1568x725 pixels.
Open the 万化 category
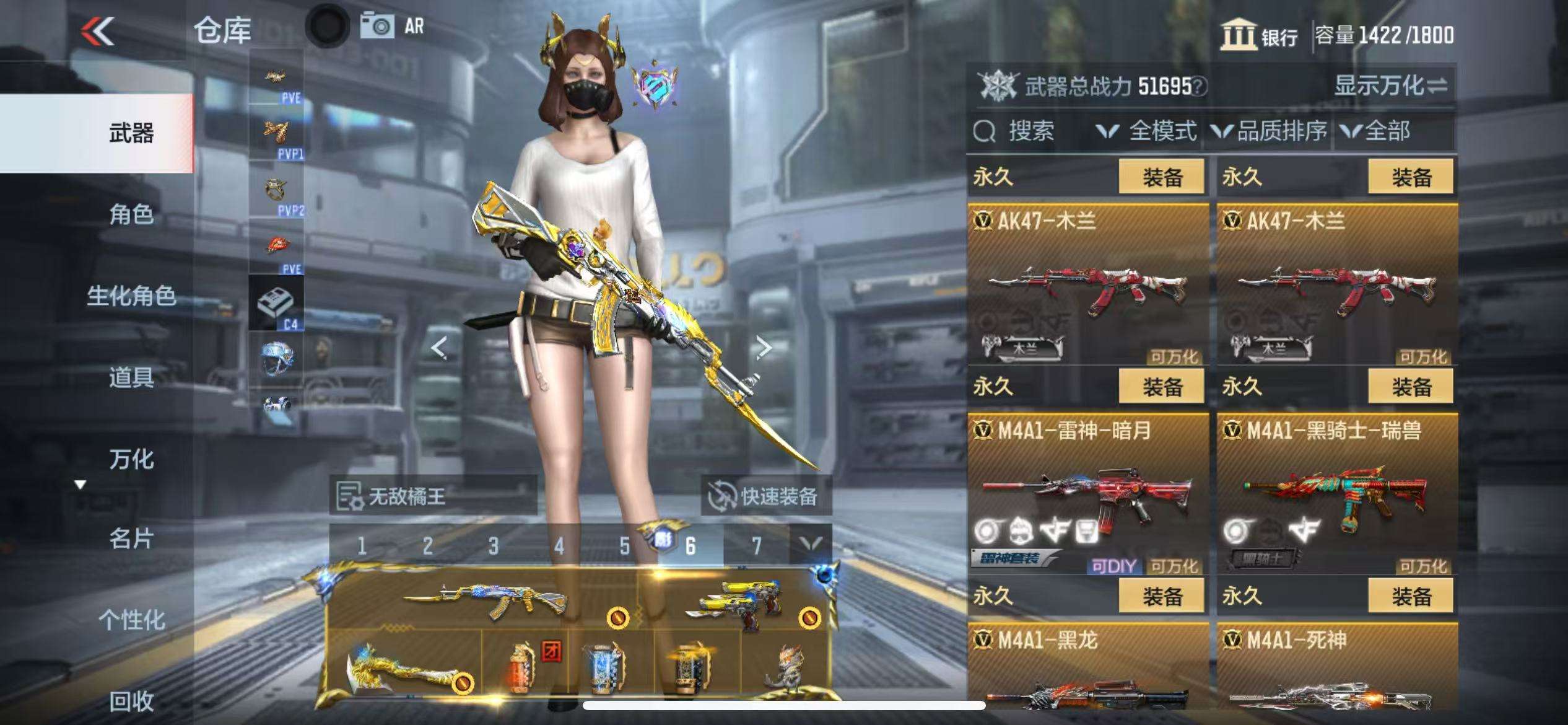point(131,459)
